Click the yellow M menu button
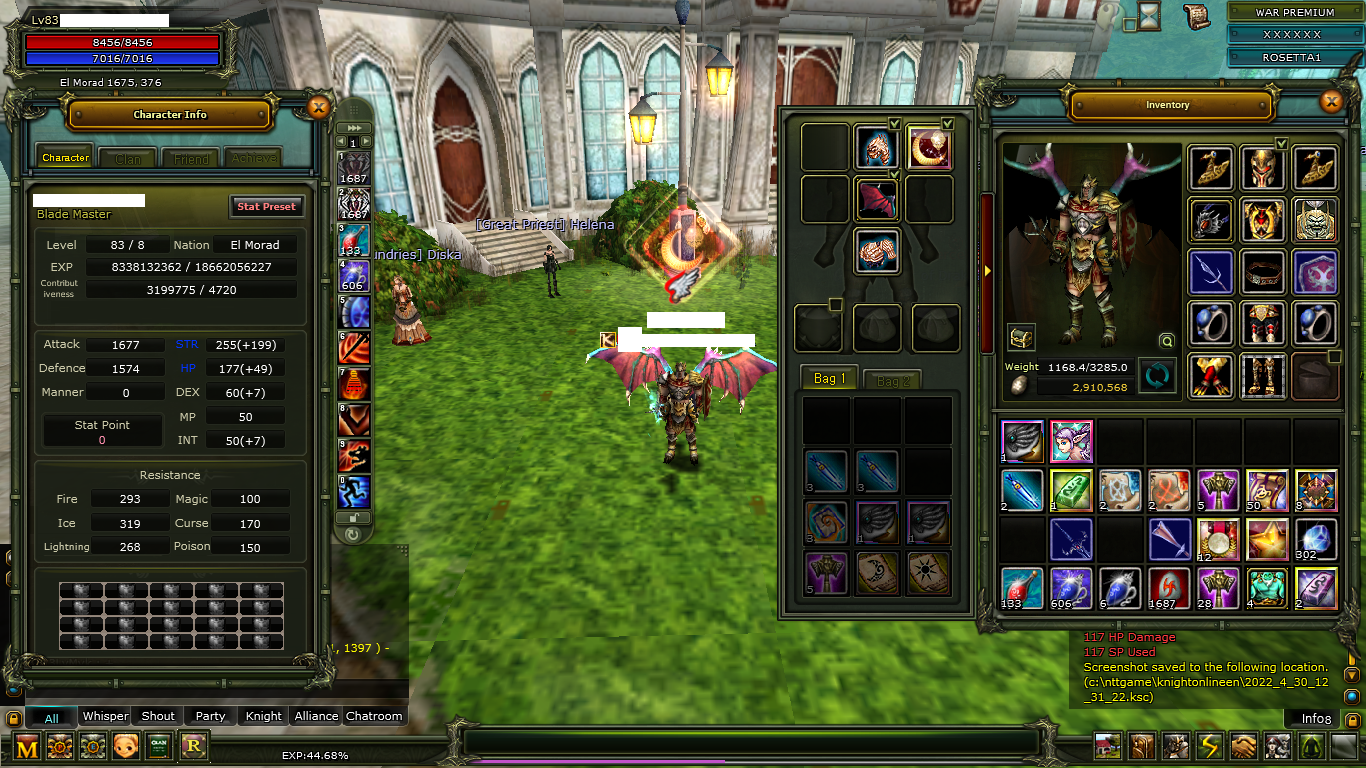The image size is (1366, 768). tap(27, 746)
